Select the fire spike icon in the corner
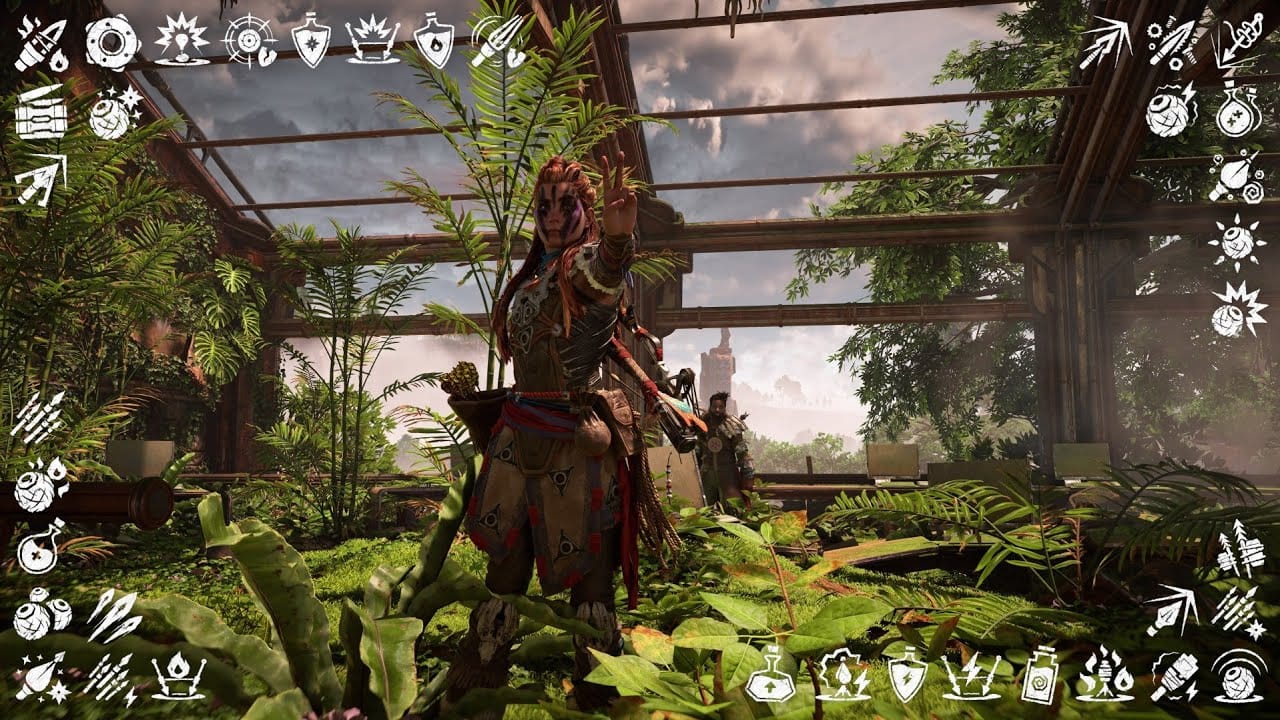 point(39,44)
